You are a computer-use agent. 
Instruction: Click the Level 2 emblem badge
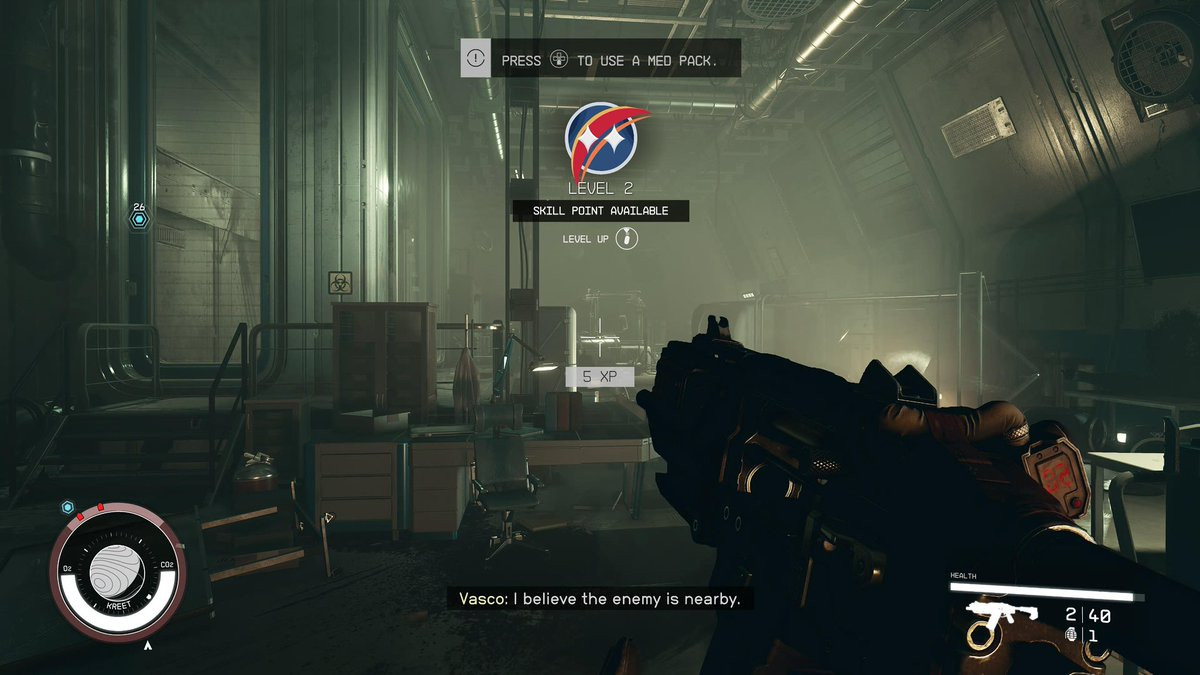(602, 139)
